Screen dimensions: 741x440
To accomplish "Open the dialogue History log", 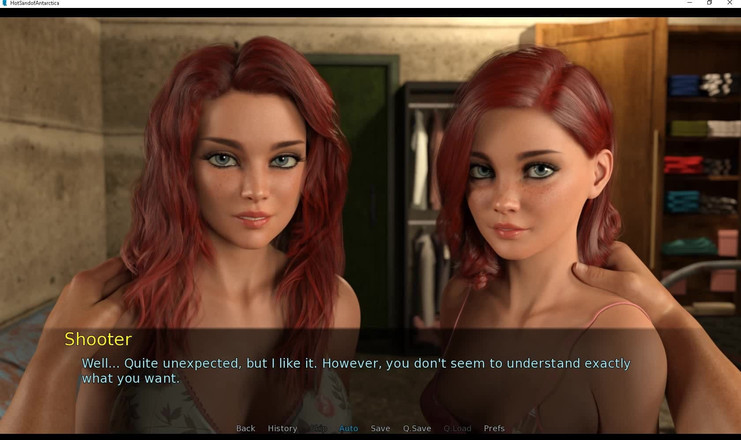I will point(282,428).
